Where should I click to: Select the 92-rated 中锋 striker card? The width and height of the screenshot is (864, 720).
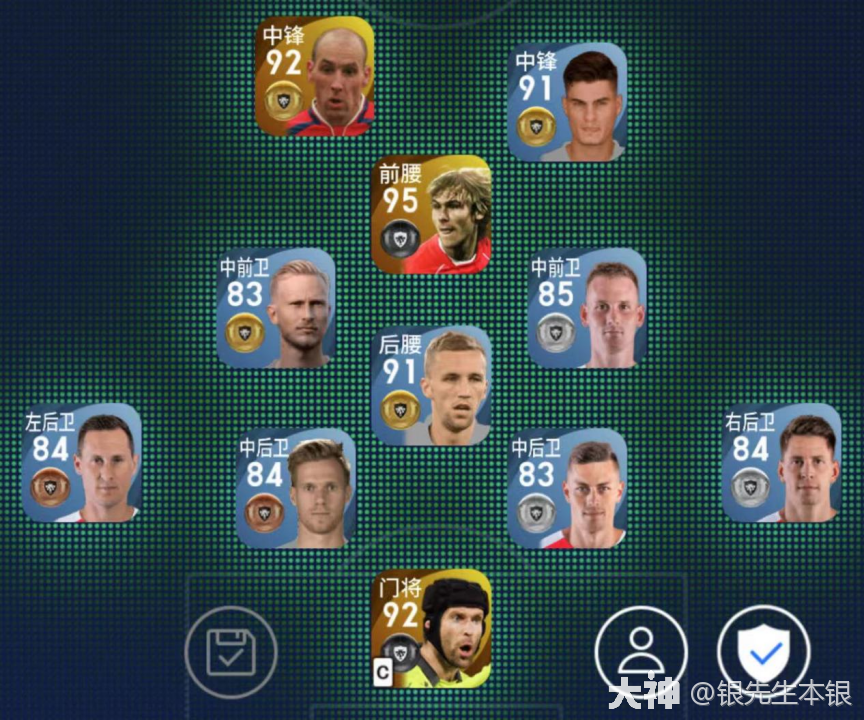coord(314,77)
